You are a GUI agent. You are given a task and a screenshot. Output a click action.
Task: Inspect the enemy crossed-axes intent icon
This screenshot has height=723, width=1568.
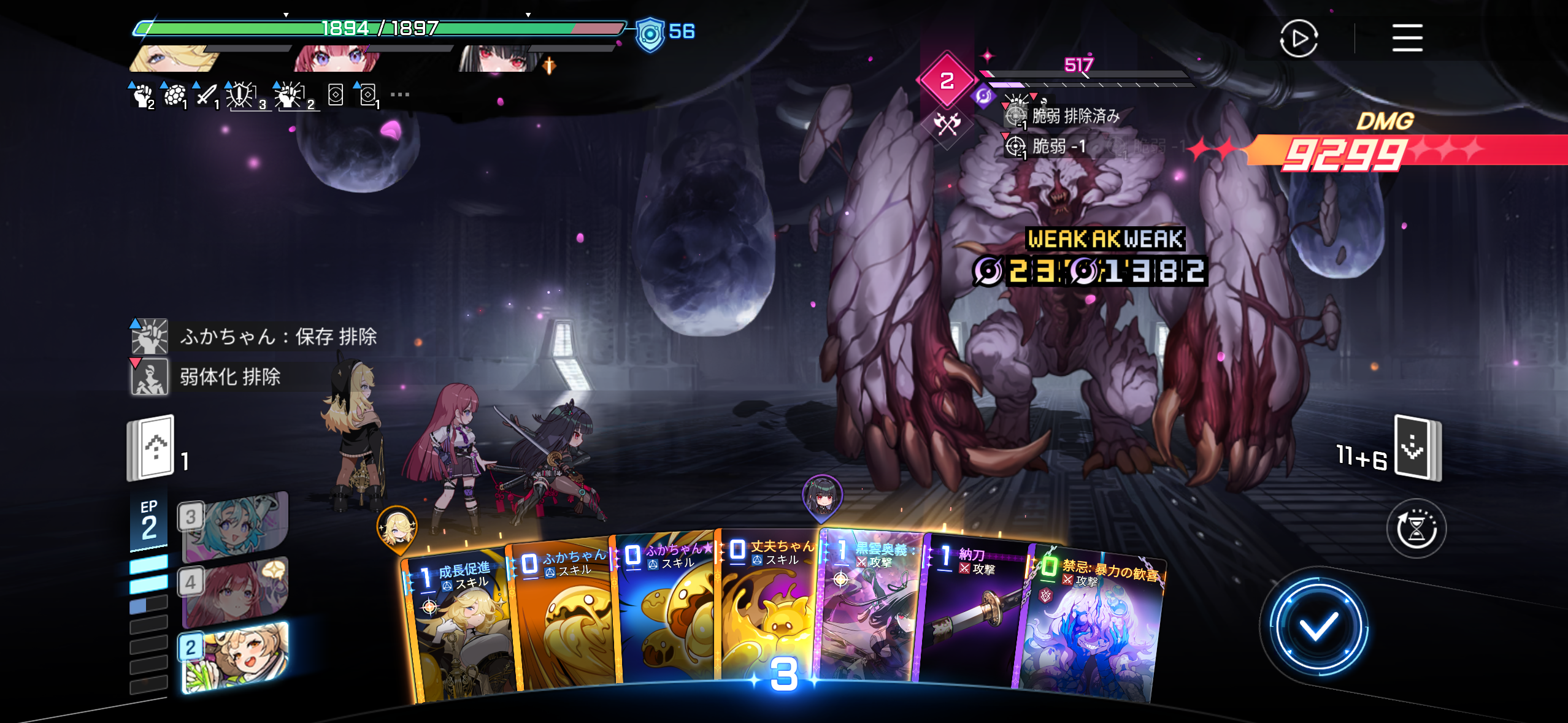pos(947,124)
